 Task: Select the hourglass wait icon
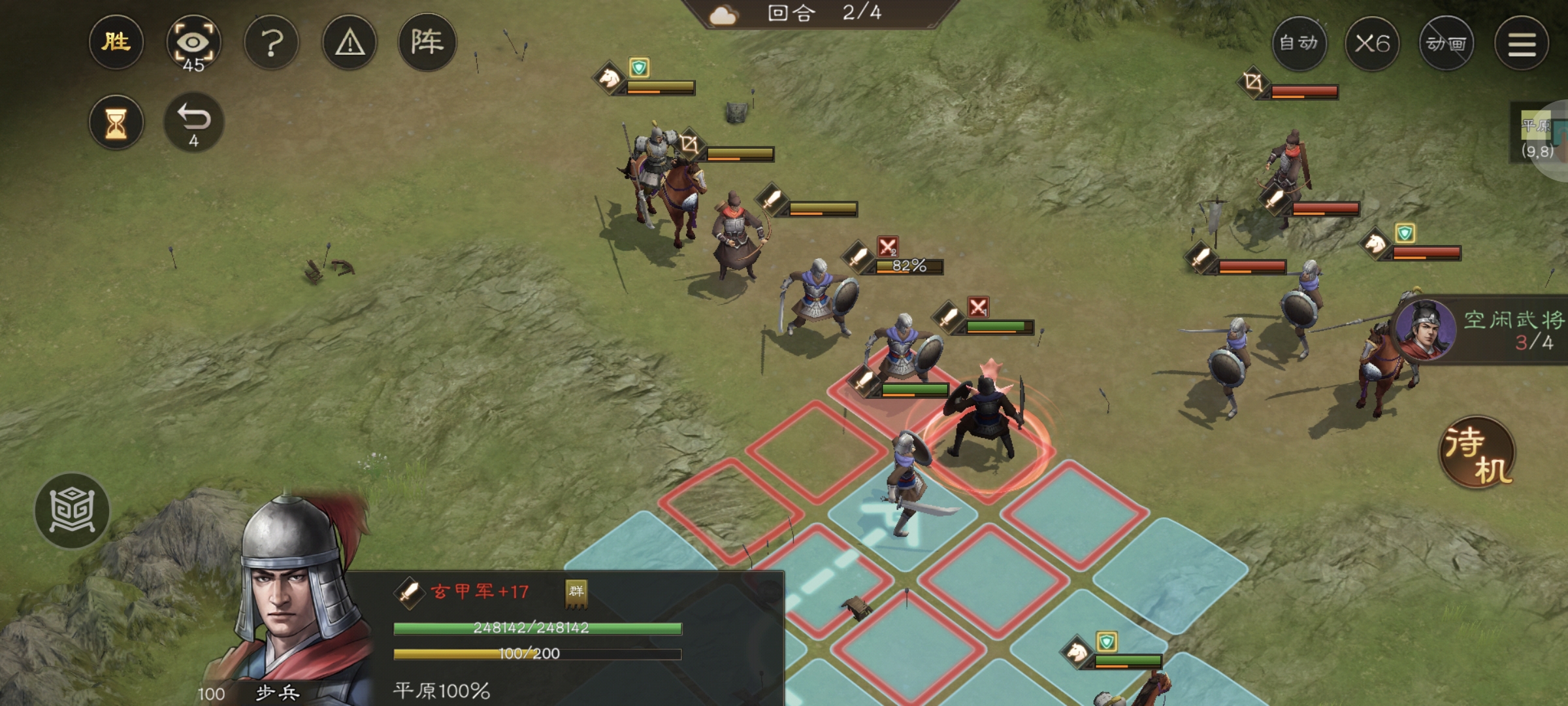[116, 122]
